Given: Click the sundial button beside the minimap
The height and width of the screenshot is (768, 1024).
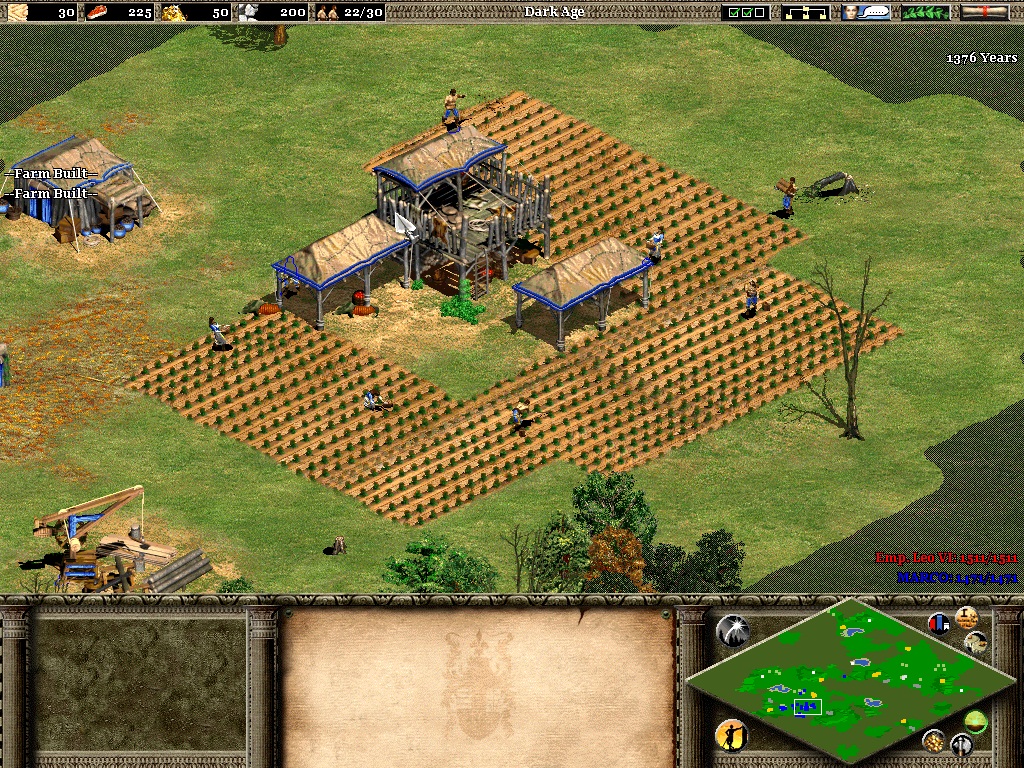Looking at the screenshot, I should point(976,641).
